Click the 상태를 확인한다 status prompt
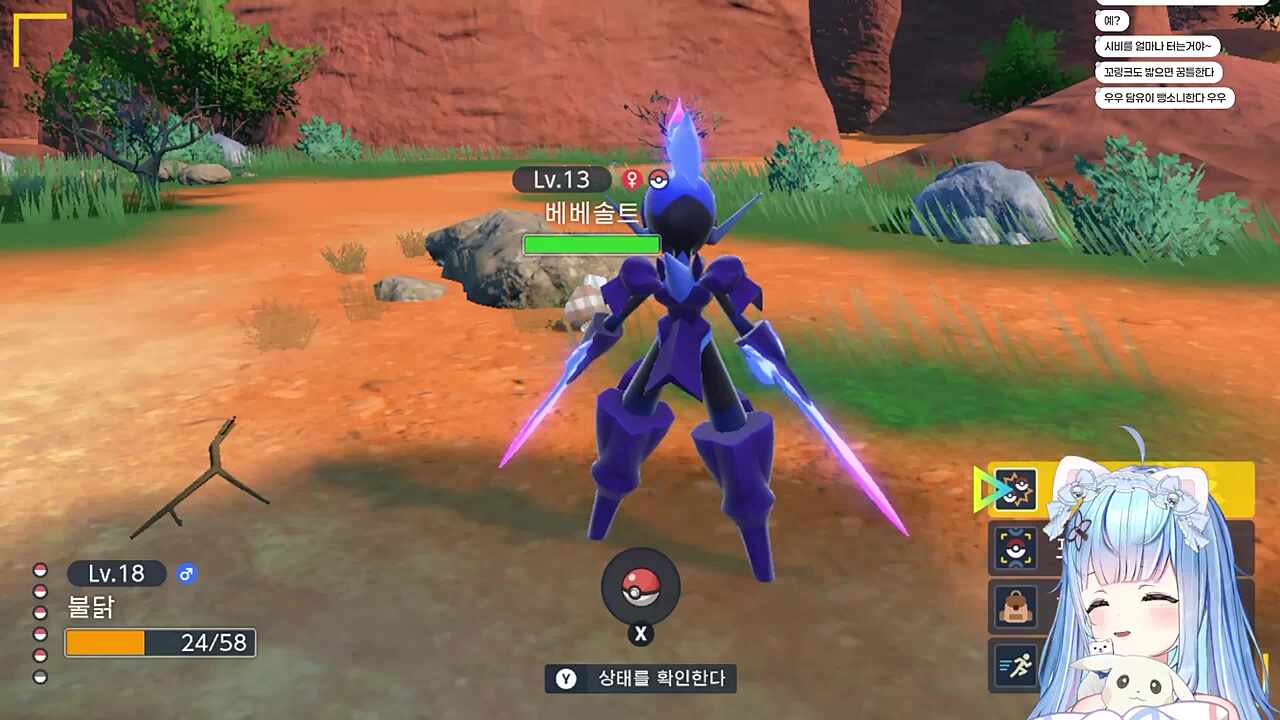1280x720 pixels. [640, 680]
